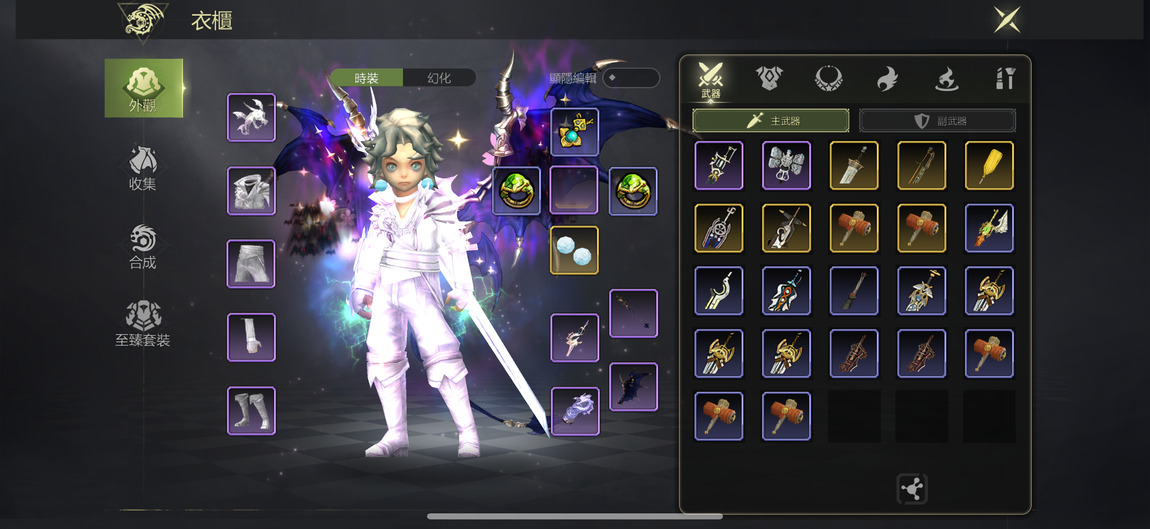Switch to the 時裝 costume tab
Viewport: 1150px width, 529px height.
[367, 78]
